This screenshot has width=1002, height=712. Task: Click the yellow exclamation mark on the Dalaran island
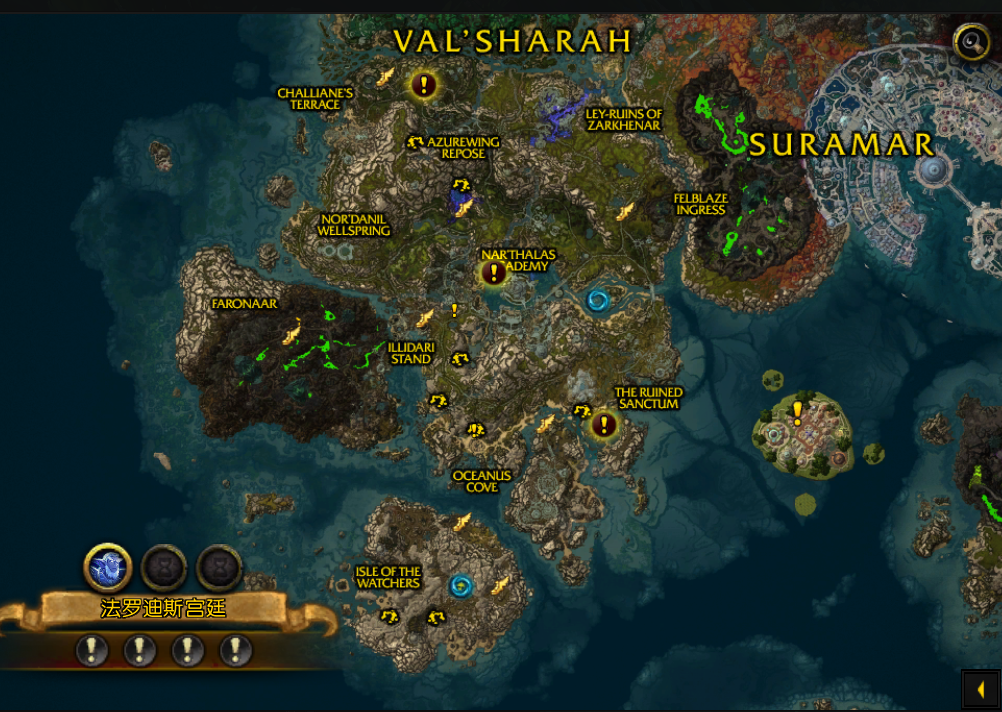coord(797,410)
